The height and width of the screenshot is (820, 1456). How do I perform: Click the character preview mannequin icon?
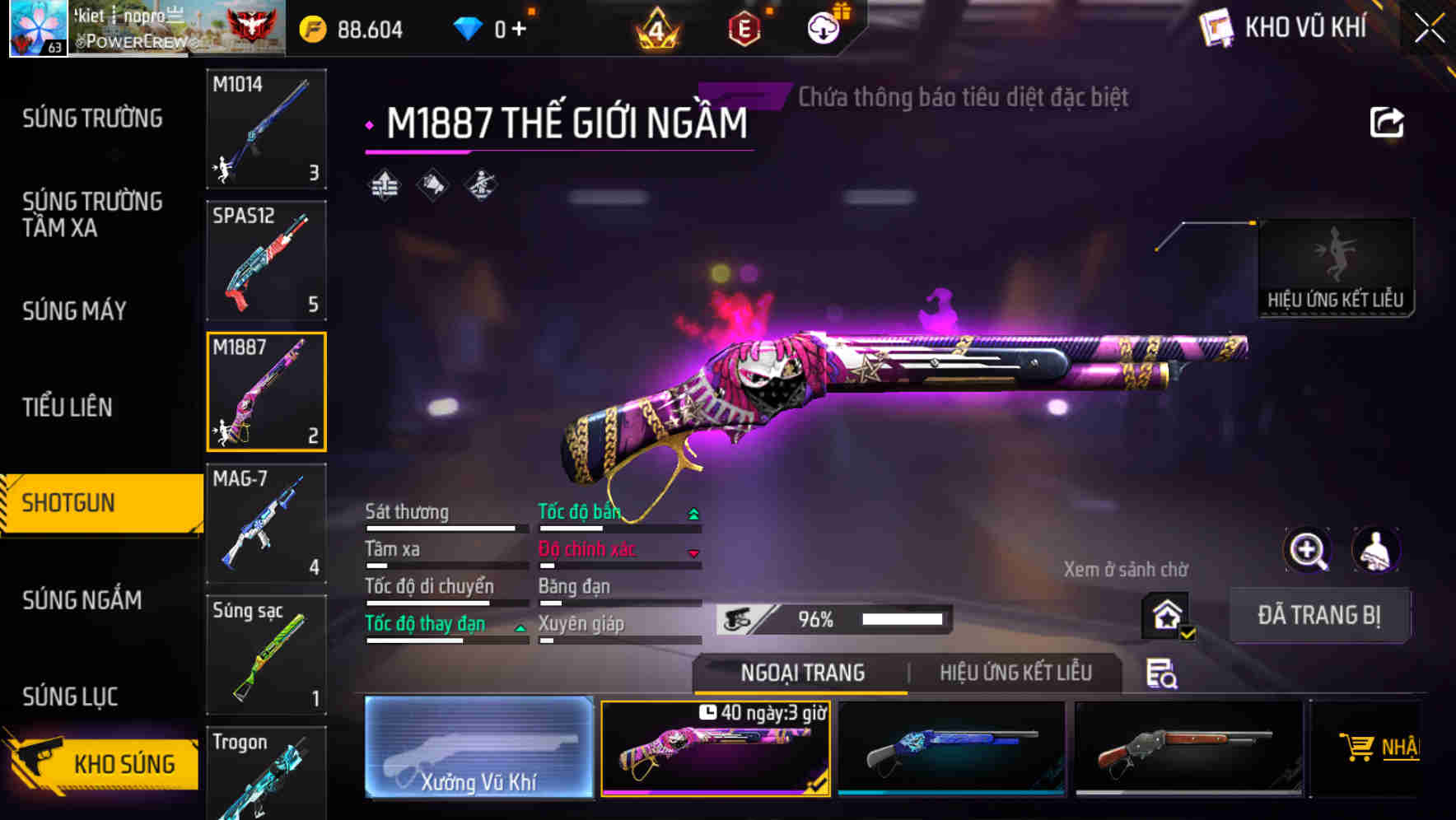click(1378, 550)
